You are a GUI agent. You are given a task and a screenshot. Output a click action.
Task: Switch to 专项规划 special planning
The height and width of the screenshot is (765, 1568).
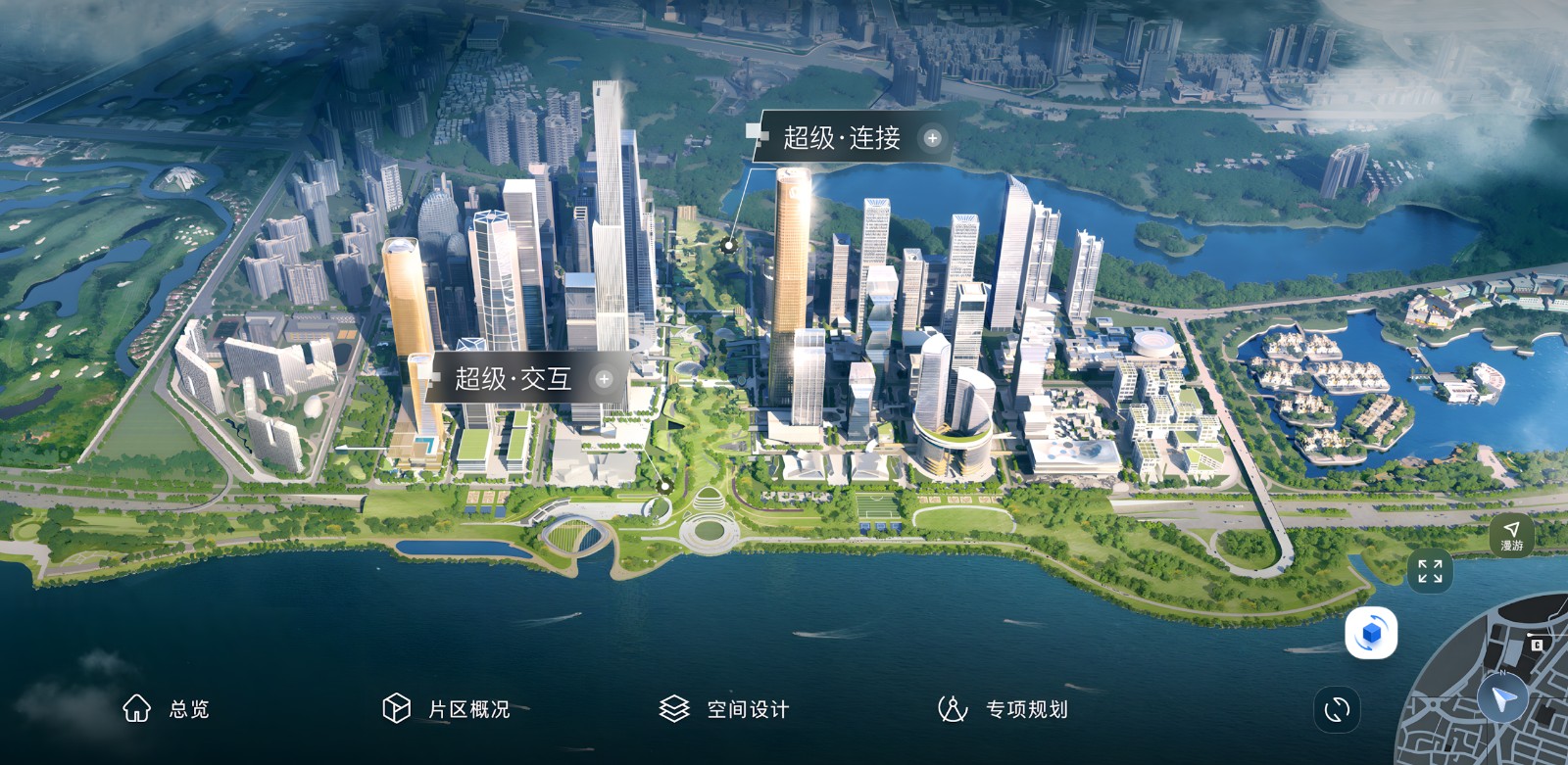click(1003, 708)
